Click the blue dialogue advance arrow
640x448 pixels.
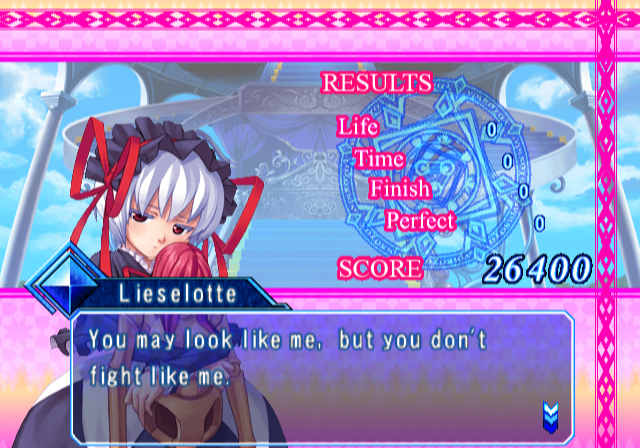point(549,412)
